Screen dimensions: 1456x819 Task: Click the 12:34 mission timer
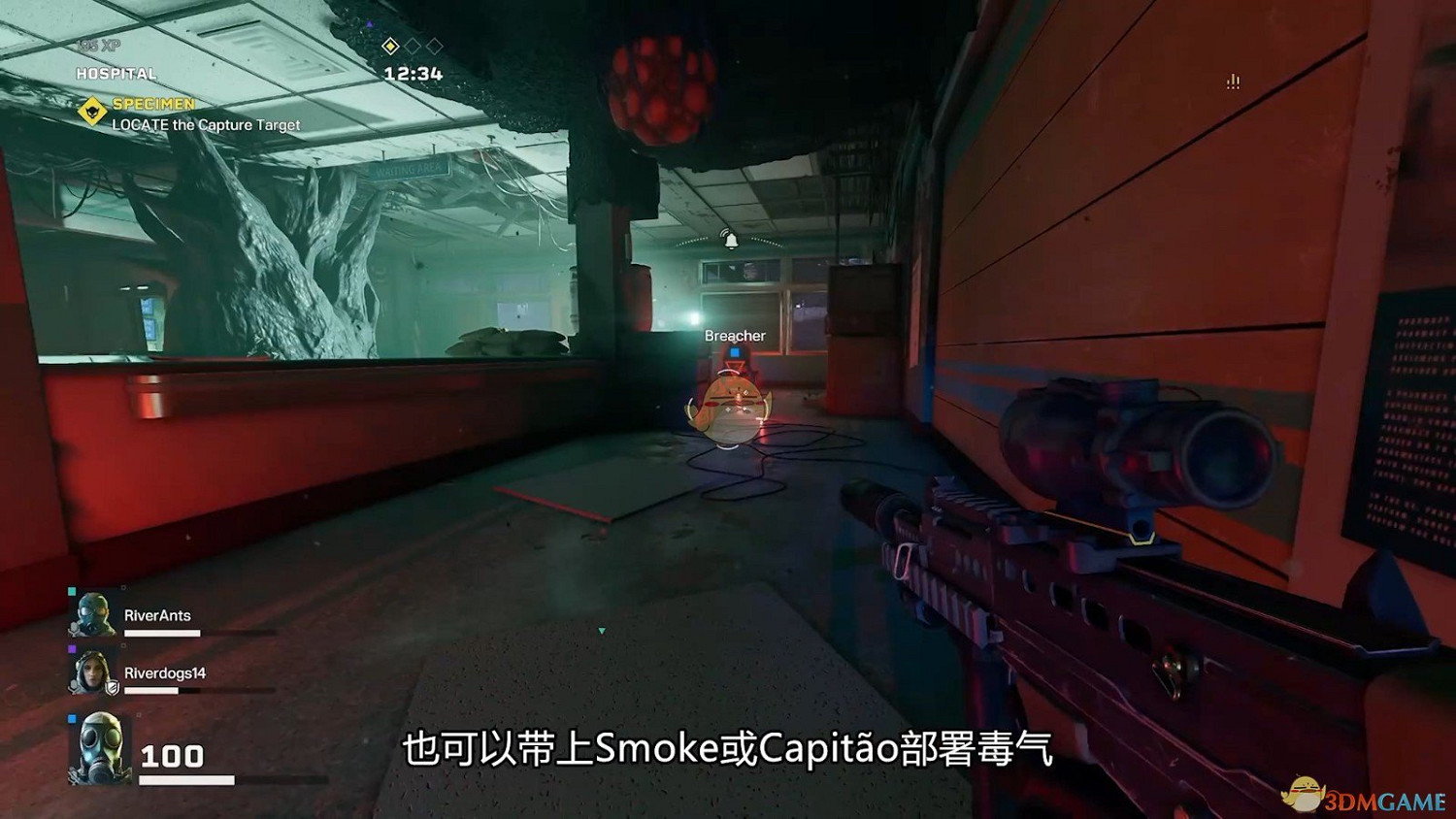(413, 73)
